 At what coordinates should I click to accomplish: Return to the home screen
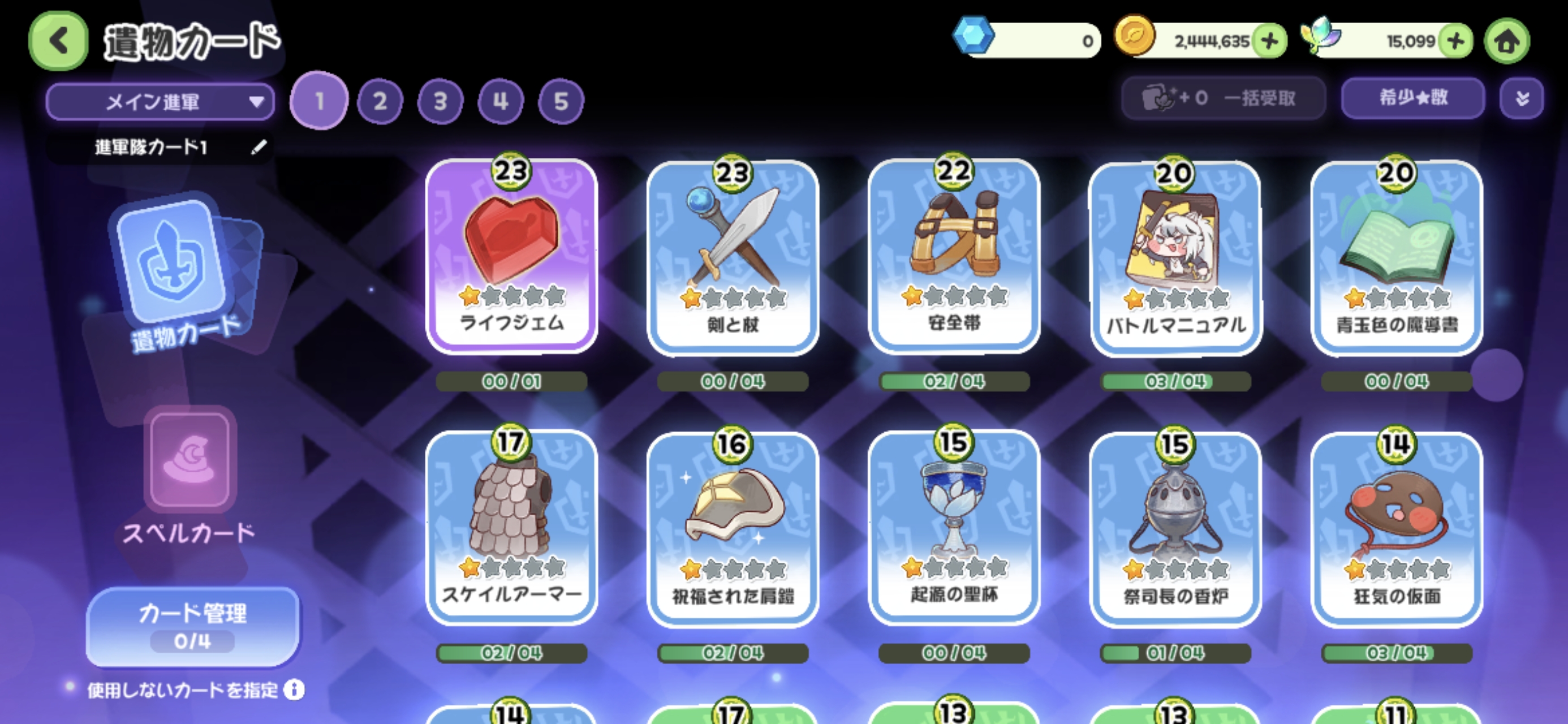click(1506, 41)
